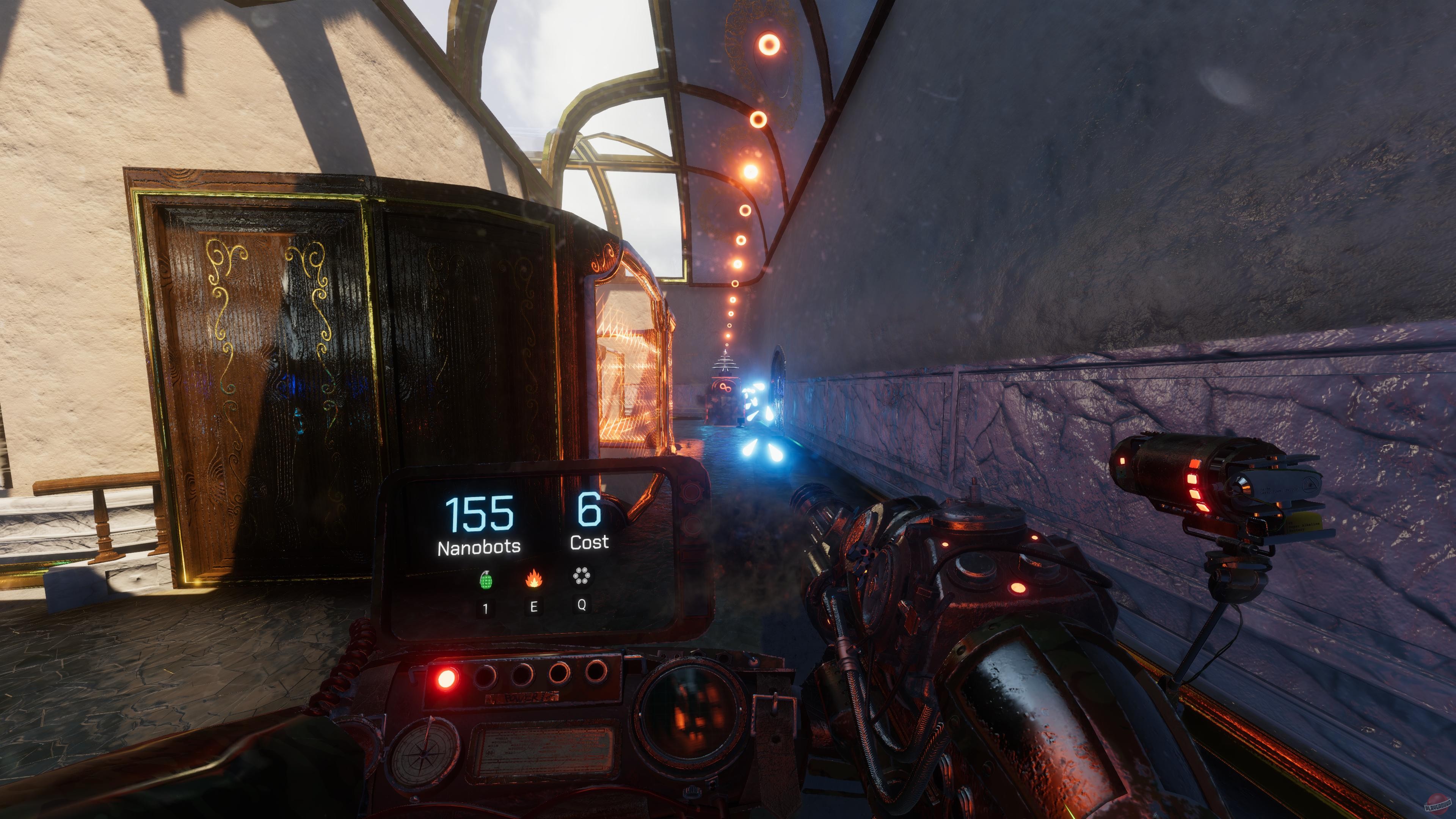Select the green grenade ability icon

click(485, 579)
